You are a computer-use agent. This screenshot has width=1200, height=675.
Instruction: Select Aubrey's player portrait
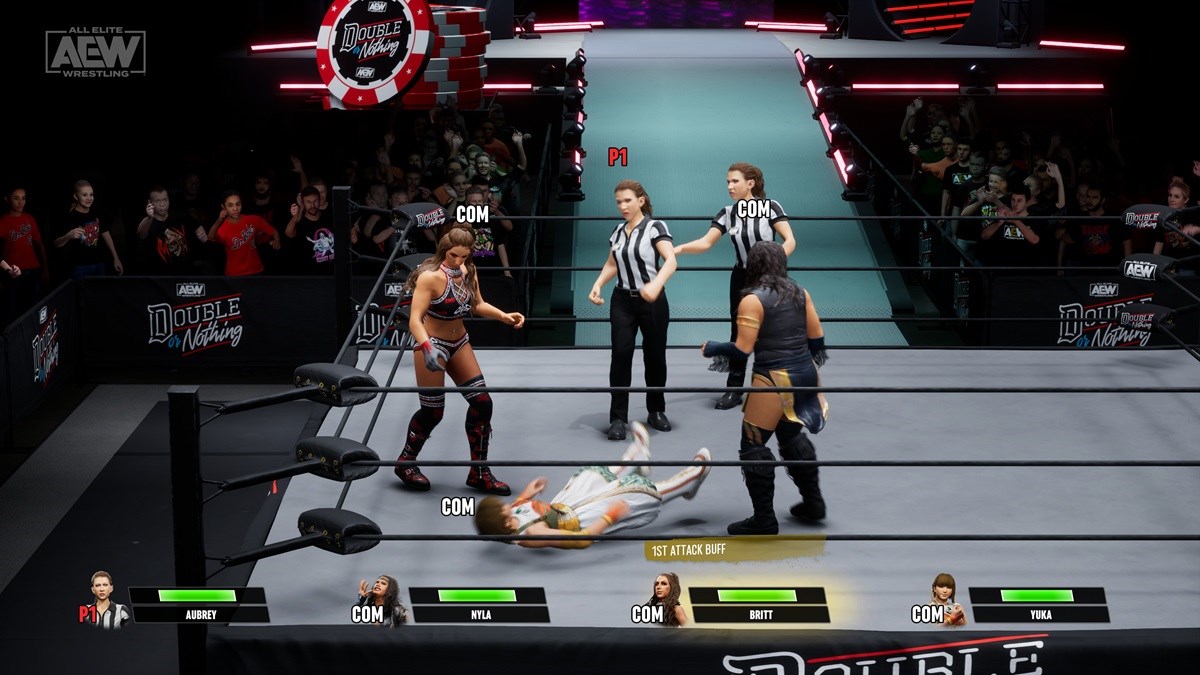(x=106, y=599)
